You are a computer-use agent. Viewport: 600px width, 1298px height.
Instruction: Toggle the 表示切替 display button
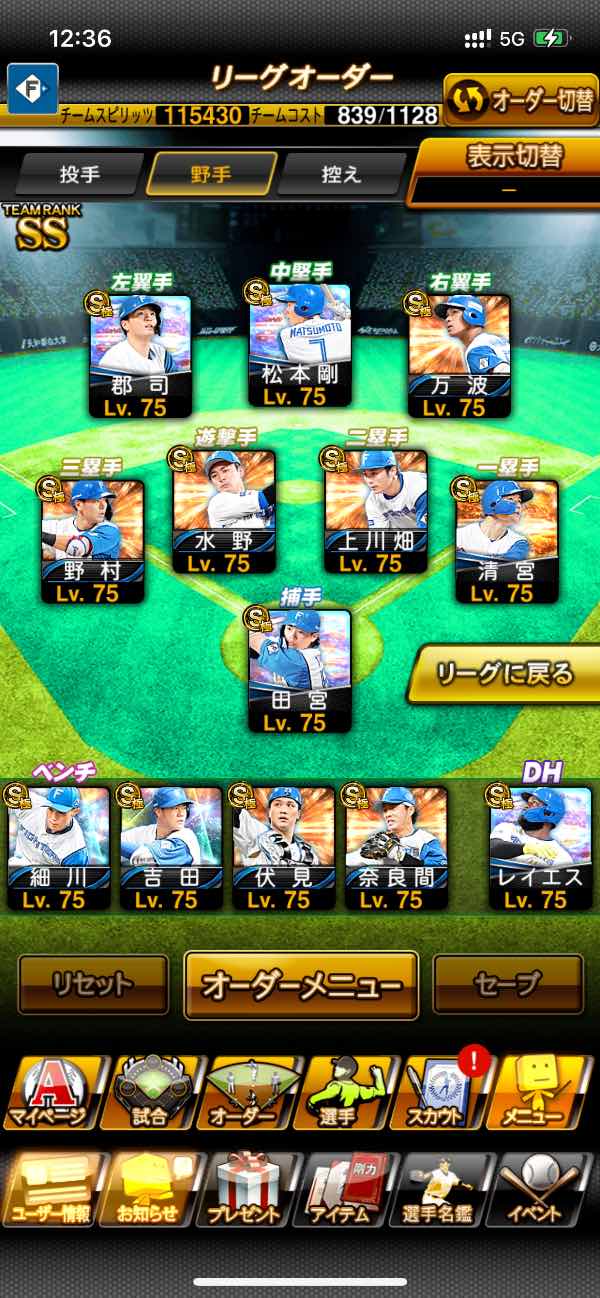tap(509, 170)
